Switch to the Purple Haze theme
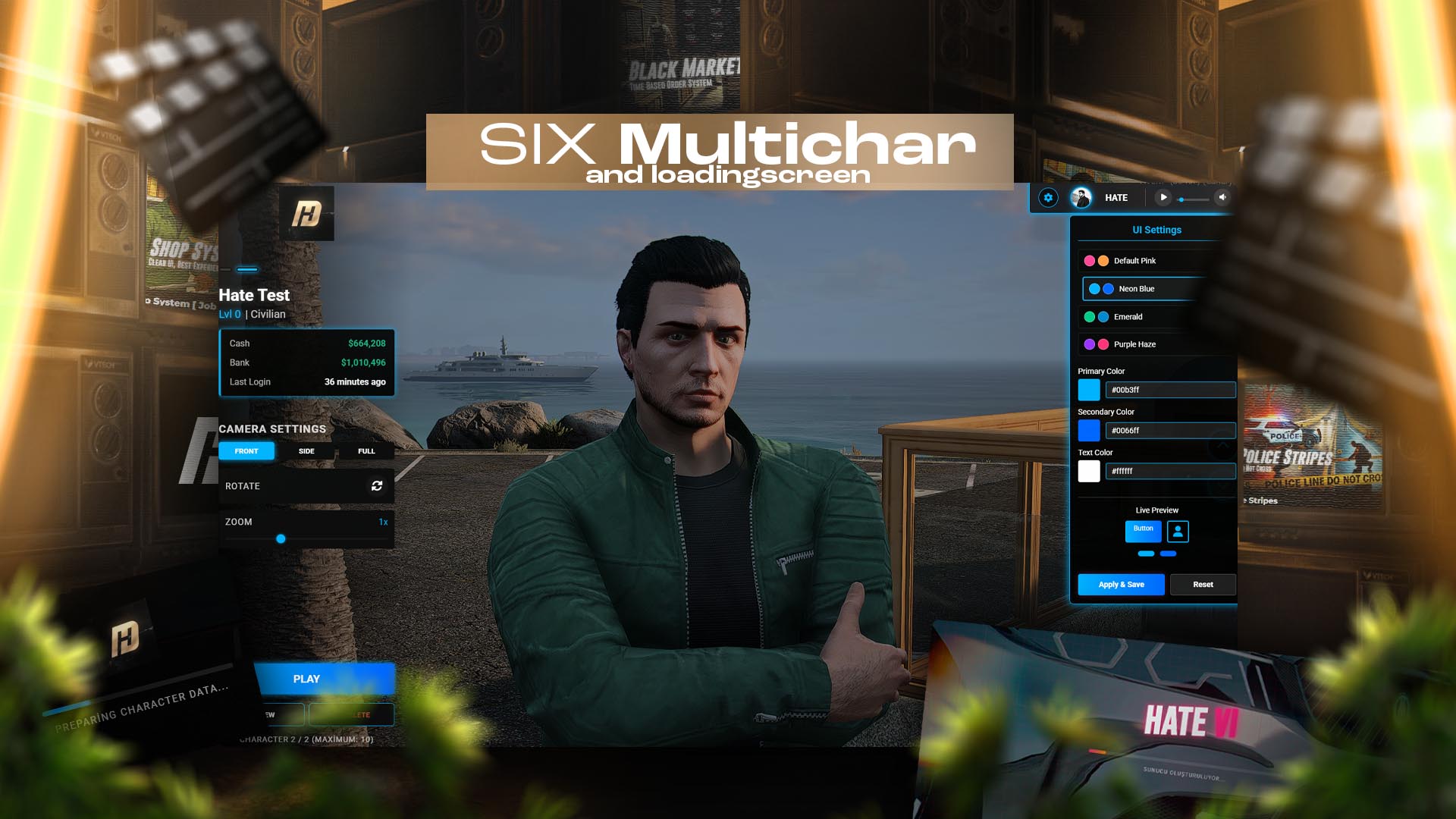The width and height of the screenshot is (1456, 819). [1134, 344]
